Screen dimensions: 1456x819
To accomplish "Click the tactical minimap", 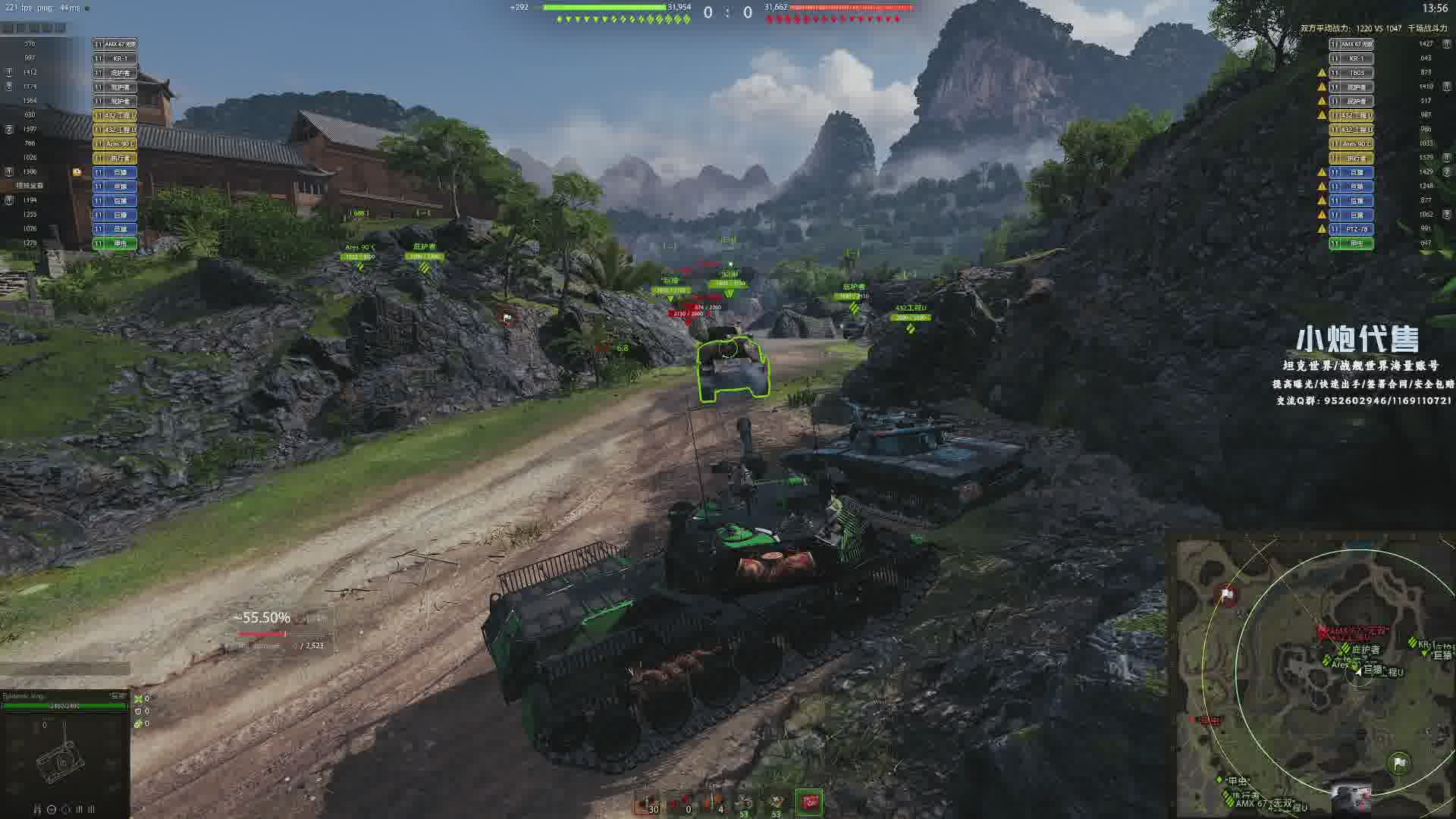I will click(x=1316, y=676).
